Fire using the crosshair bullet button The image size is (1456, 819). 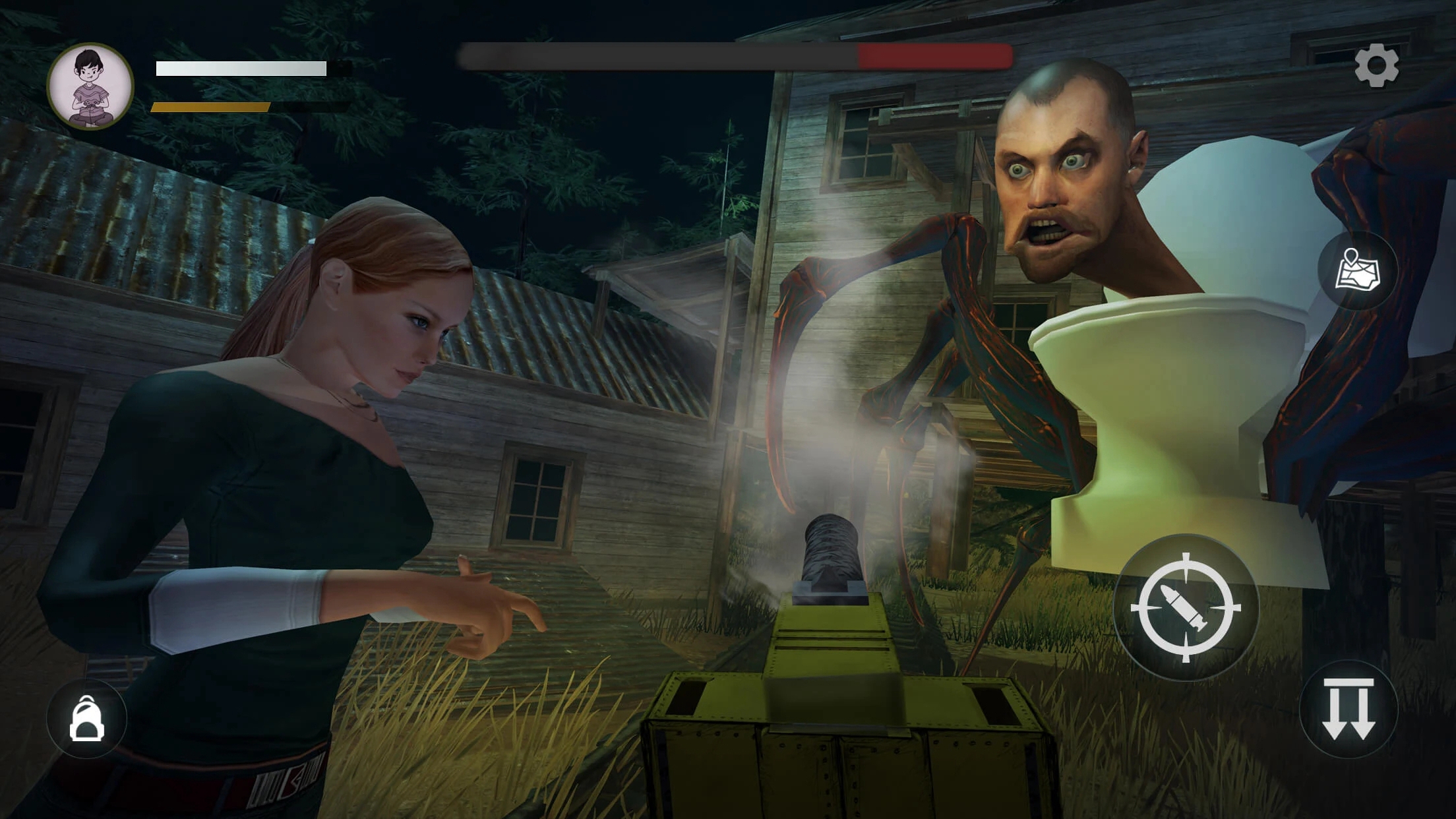tap(1185, 607)
